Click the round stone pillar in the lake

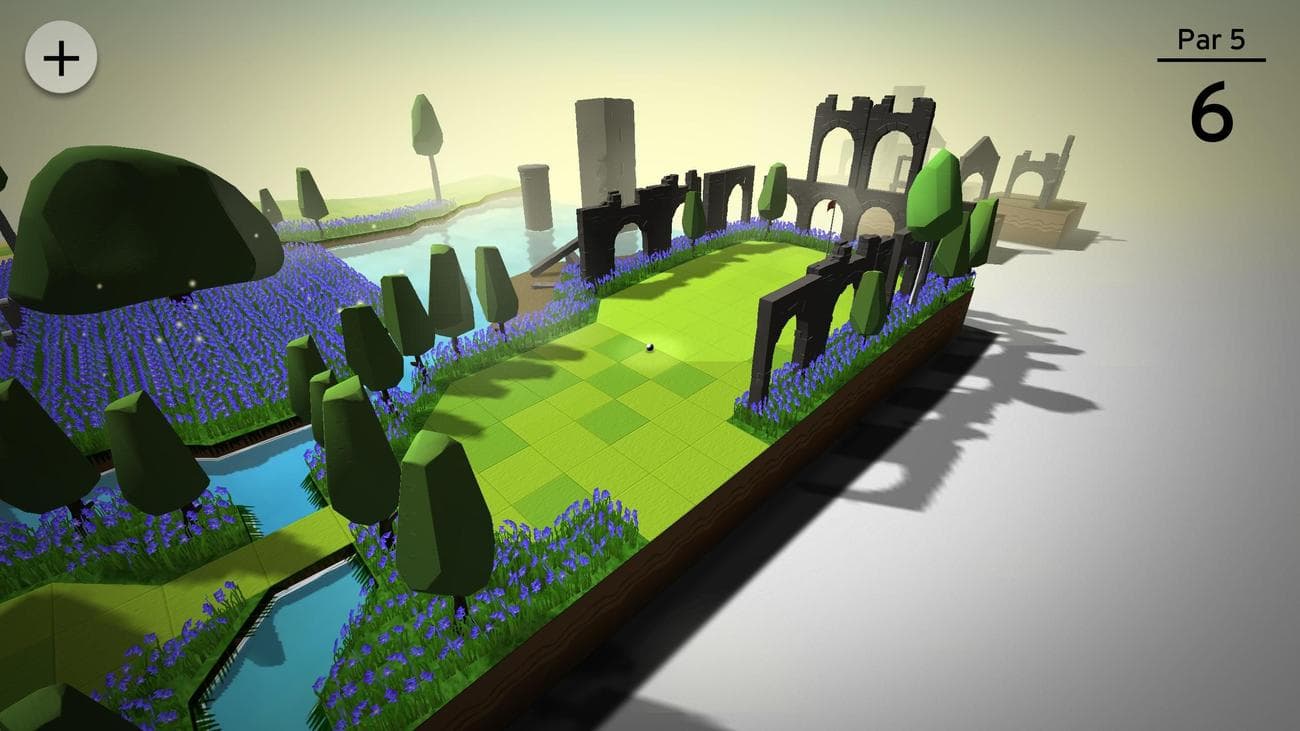click(x=533, y=196)
